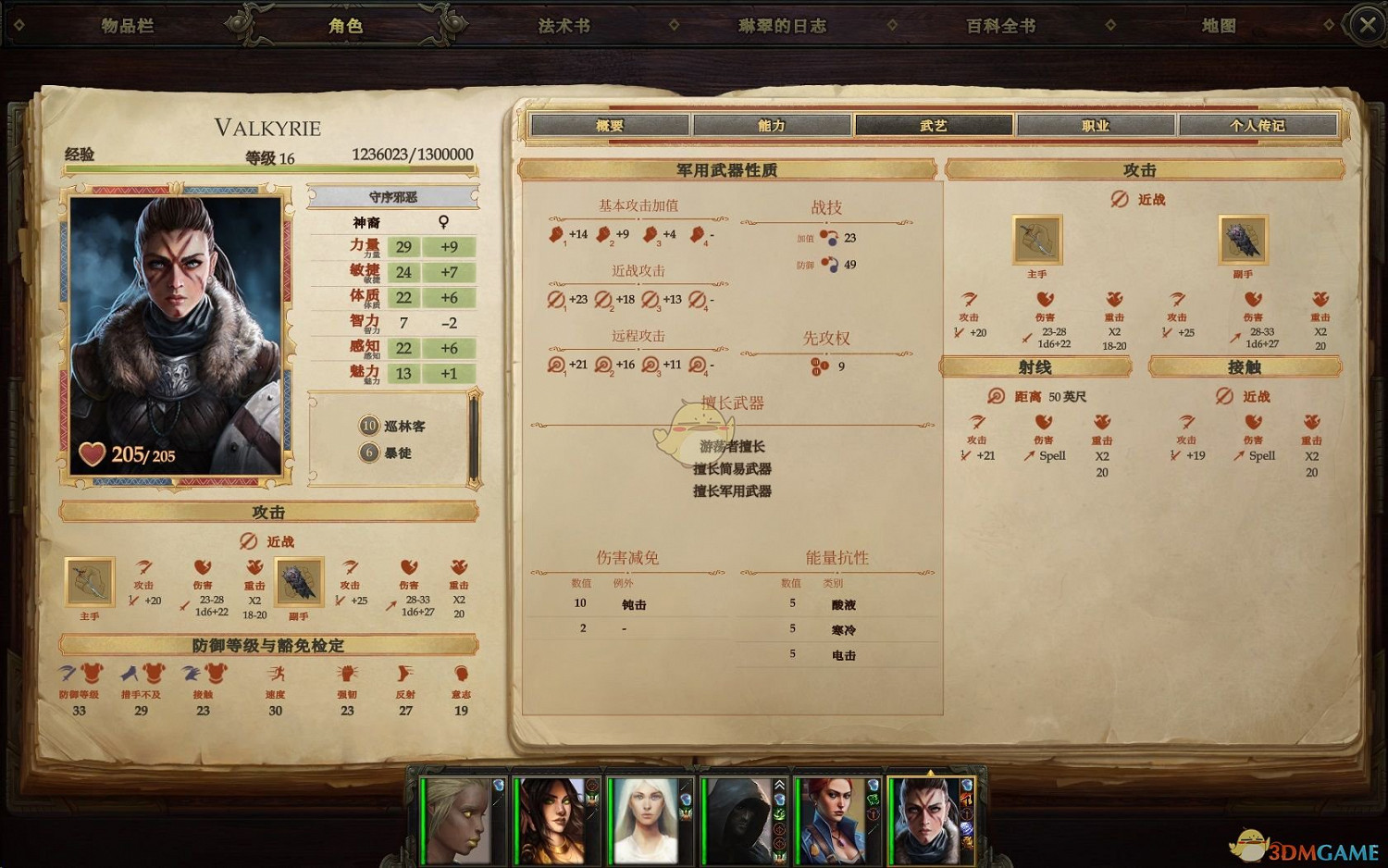Open the 百科全书 section

[x=998, y=25]
